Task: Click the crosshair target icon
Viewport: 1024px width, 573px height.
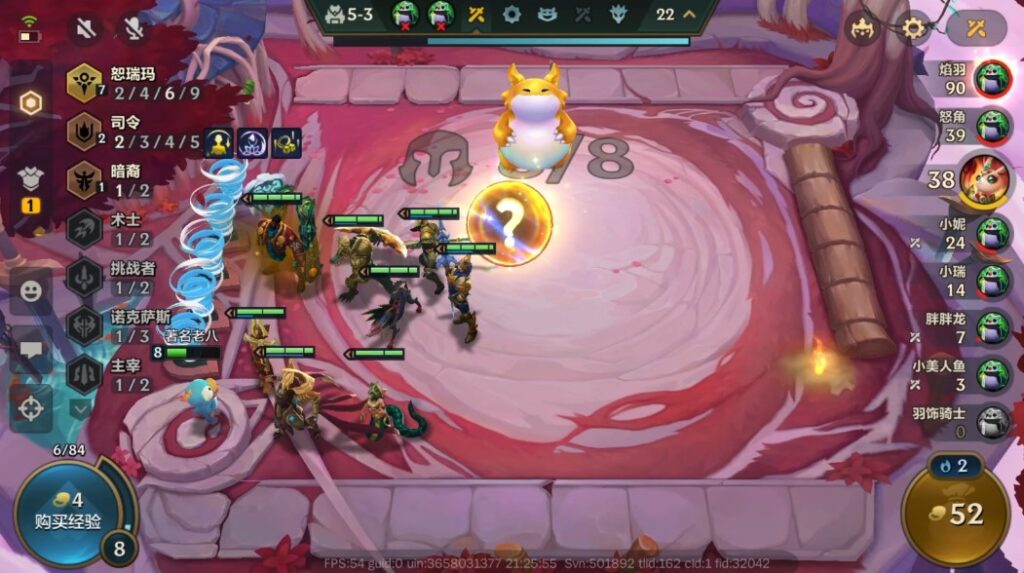Action: 31,408
